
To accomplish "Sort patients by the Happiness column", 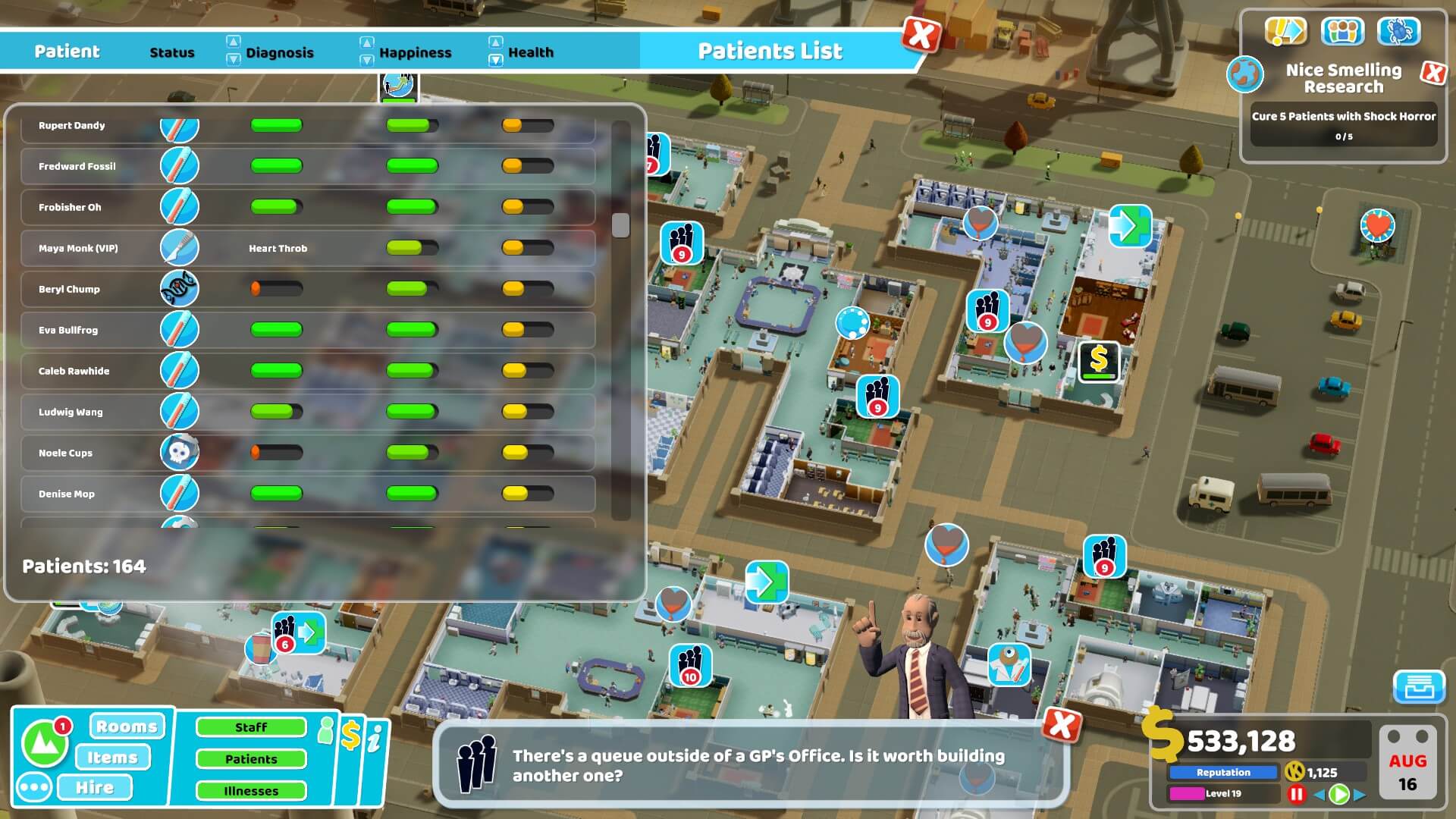I will click(414, 52).
